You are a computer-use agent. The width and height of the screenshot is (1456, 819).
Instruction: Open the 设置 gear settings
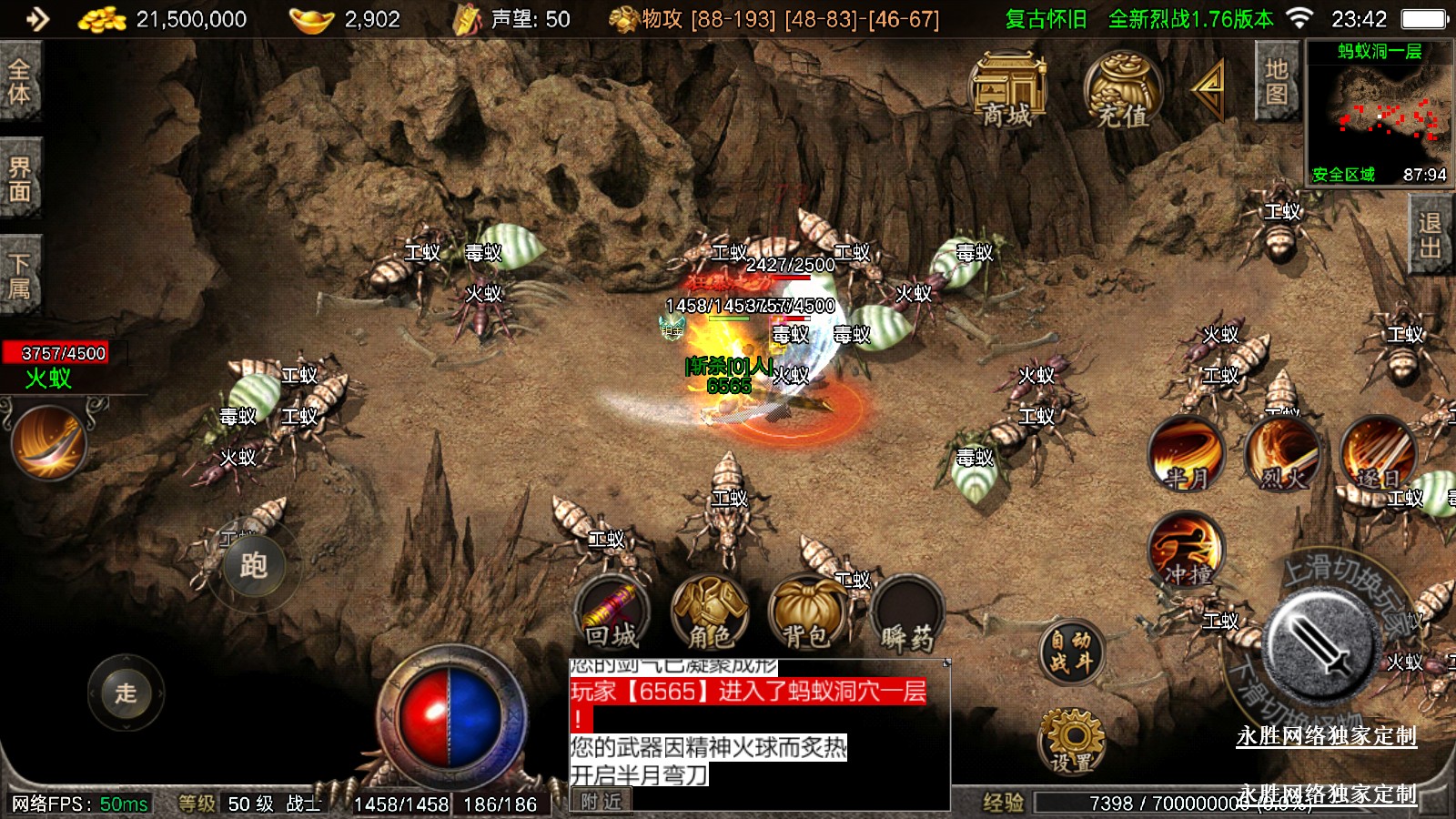tap(1072, 741)
